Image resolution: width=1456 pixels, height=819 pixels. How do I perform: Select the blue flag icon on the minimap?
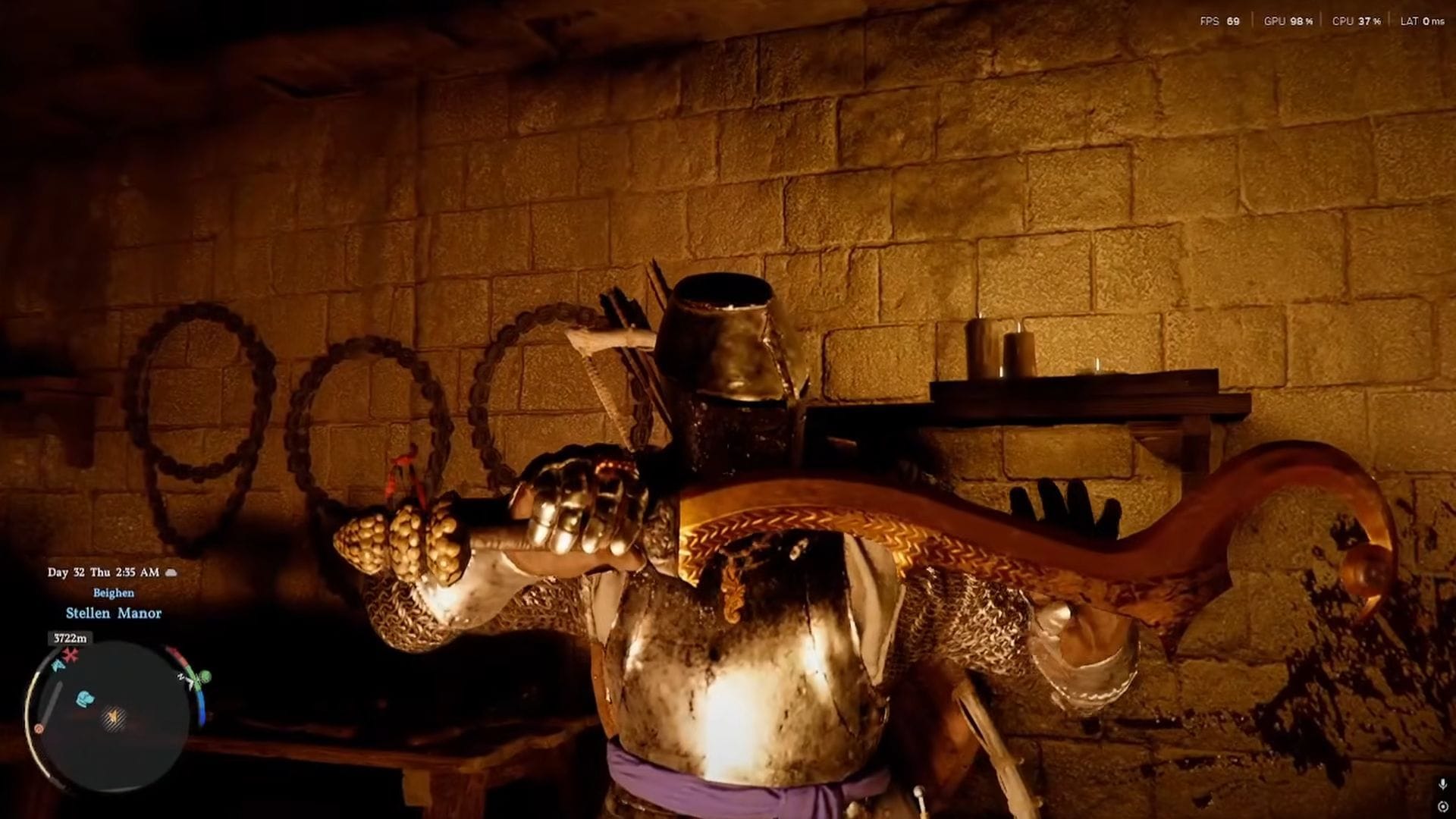pyautogui.click(x=58, y=667)
